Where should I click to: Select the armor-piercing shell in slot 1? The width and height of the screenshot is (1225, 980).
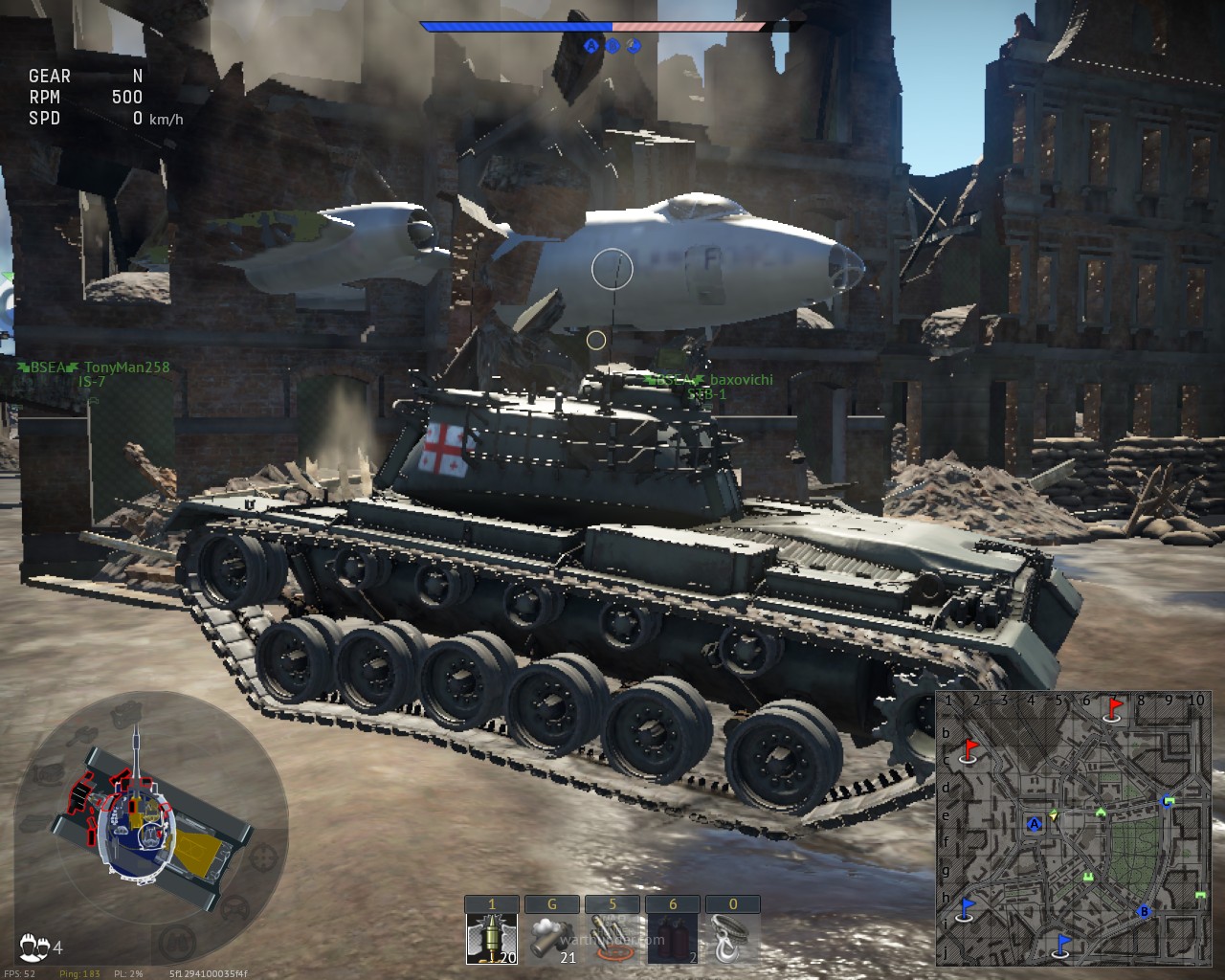point(492,938)
